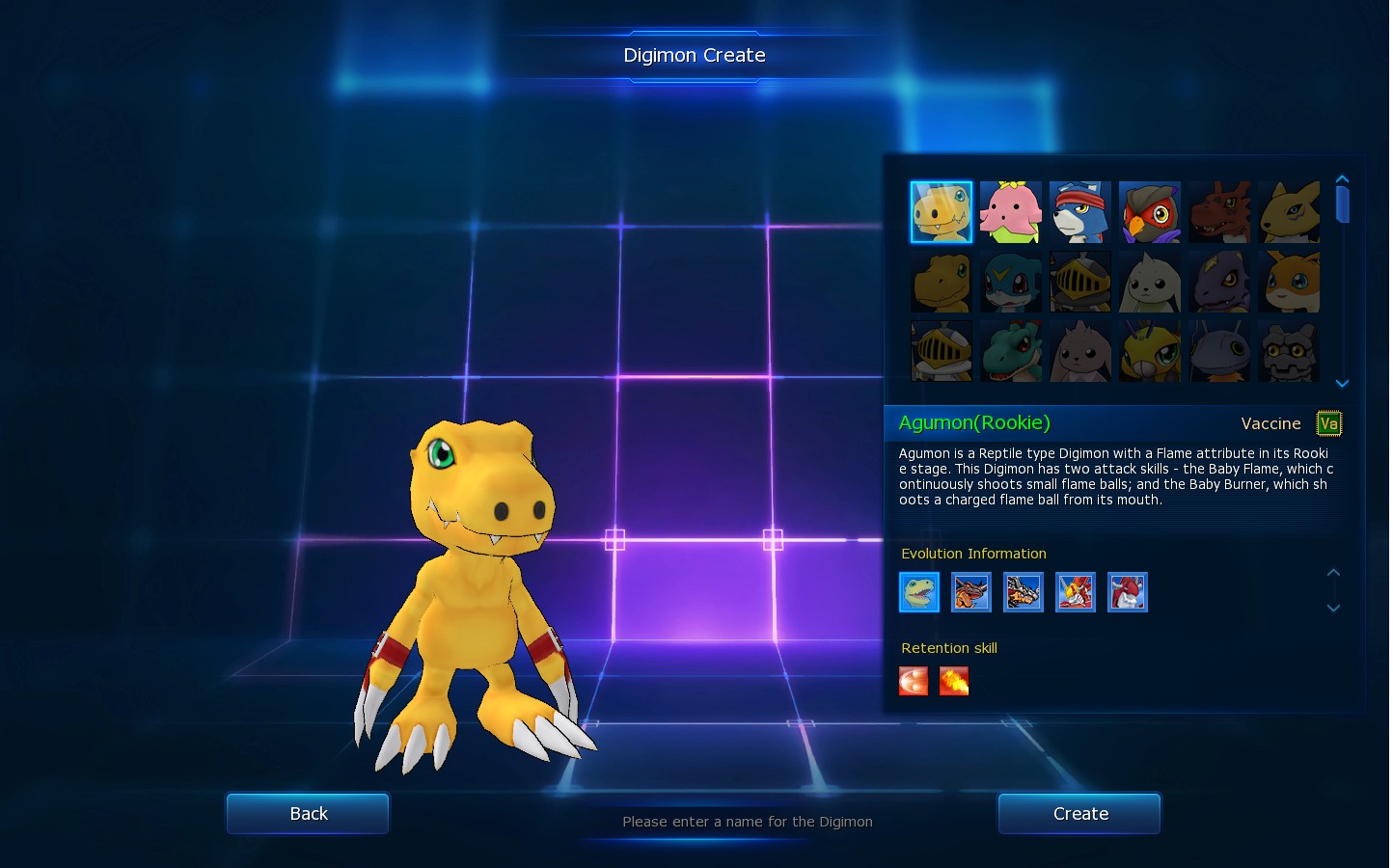Screen dimensions: 1393x868
Task: Pick the owl-like Falcomon portrait
Action: coord(1149,212)
